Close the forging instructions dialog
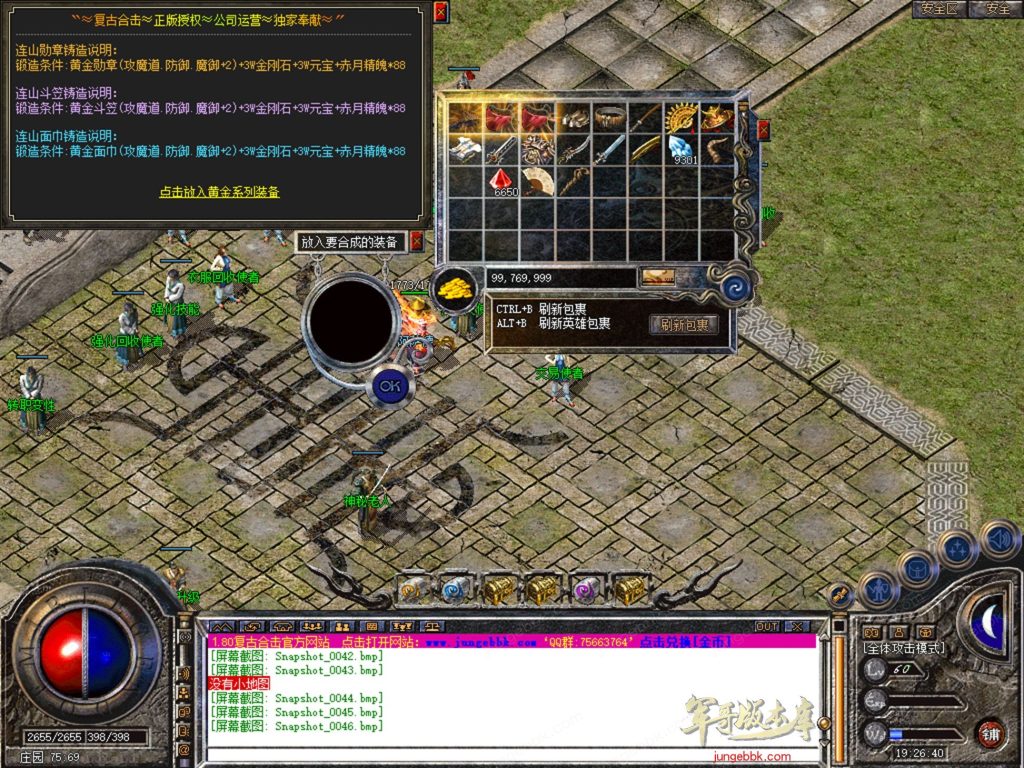1024x768 pixels. tap(441, 11)
